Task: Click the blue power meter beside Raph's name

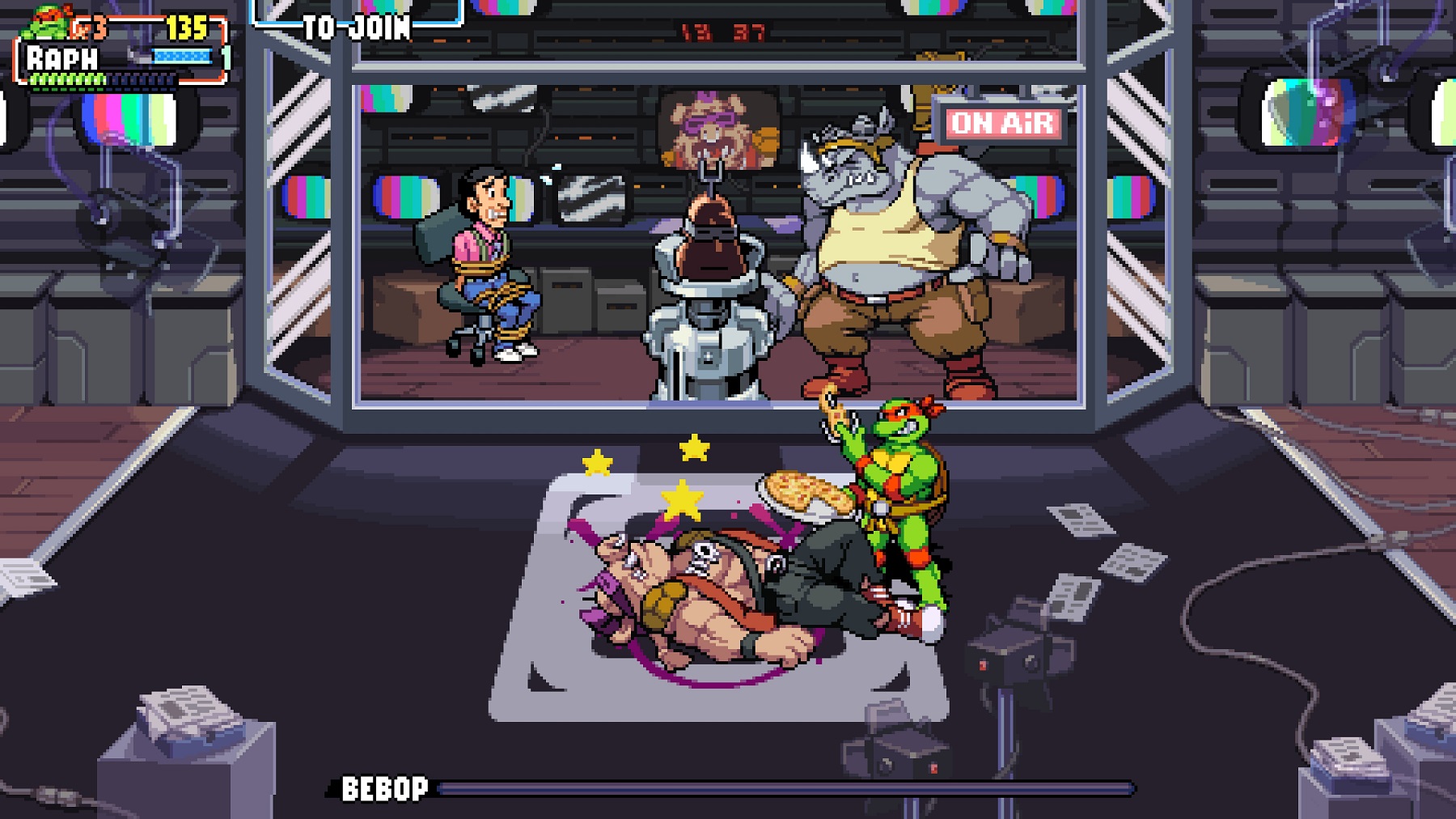Action: pos(182,57)
